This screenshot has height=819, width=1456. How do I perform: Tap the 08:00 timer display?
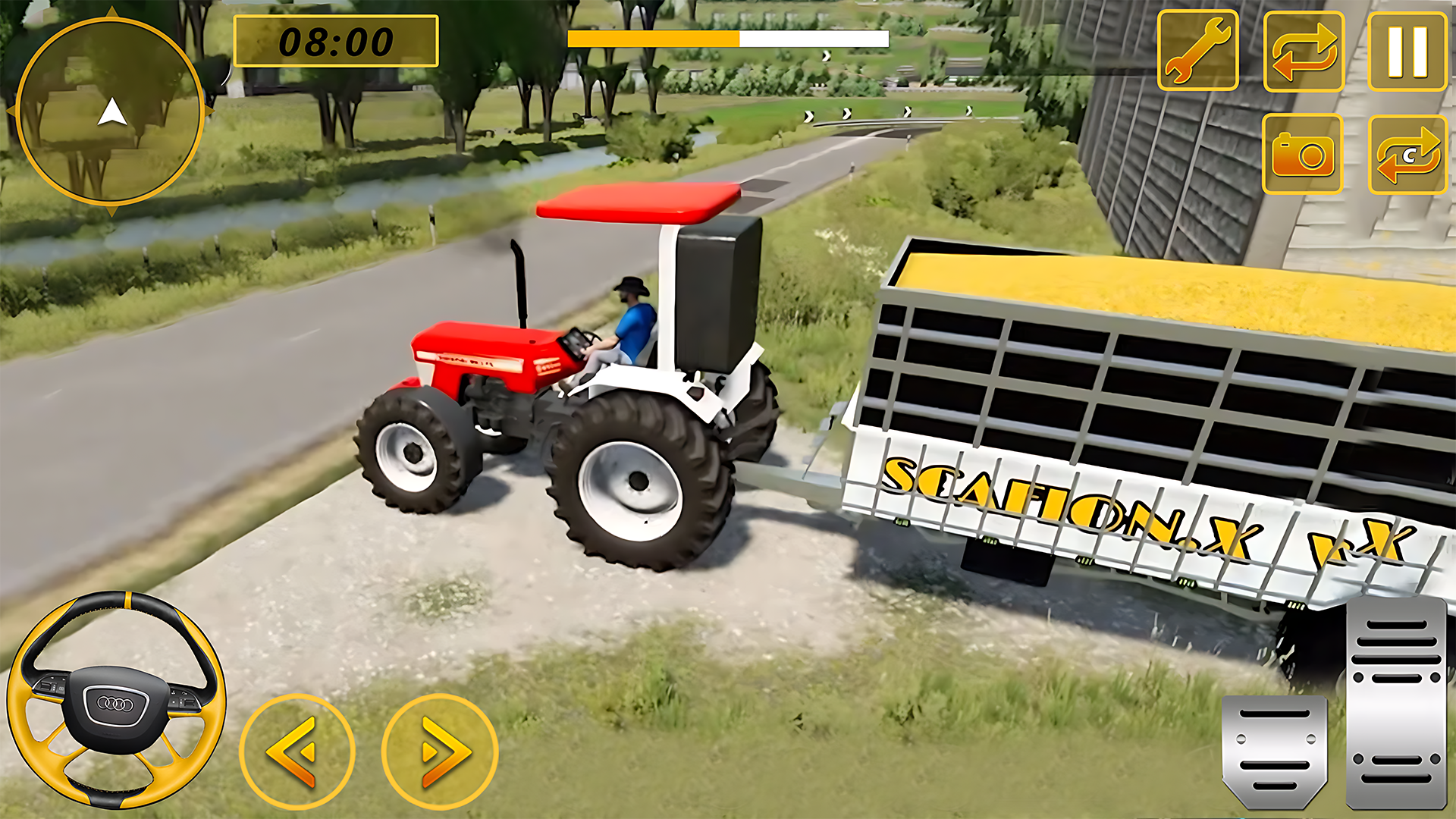(337, 42)
